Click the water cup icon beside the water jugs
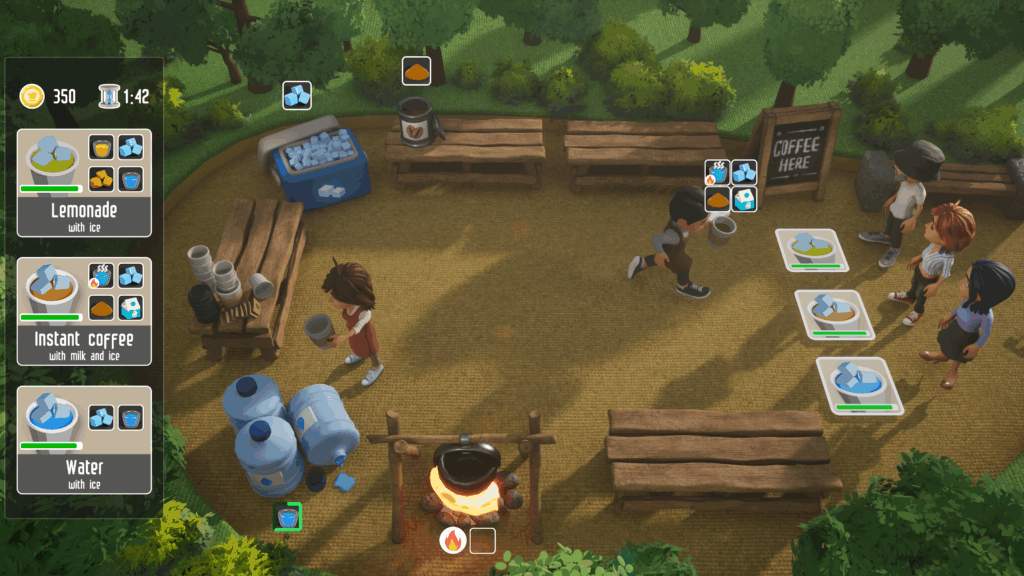 point(288,517)
